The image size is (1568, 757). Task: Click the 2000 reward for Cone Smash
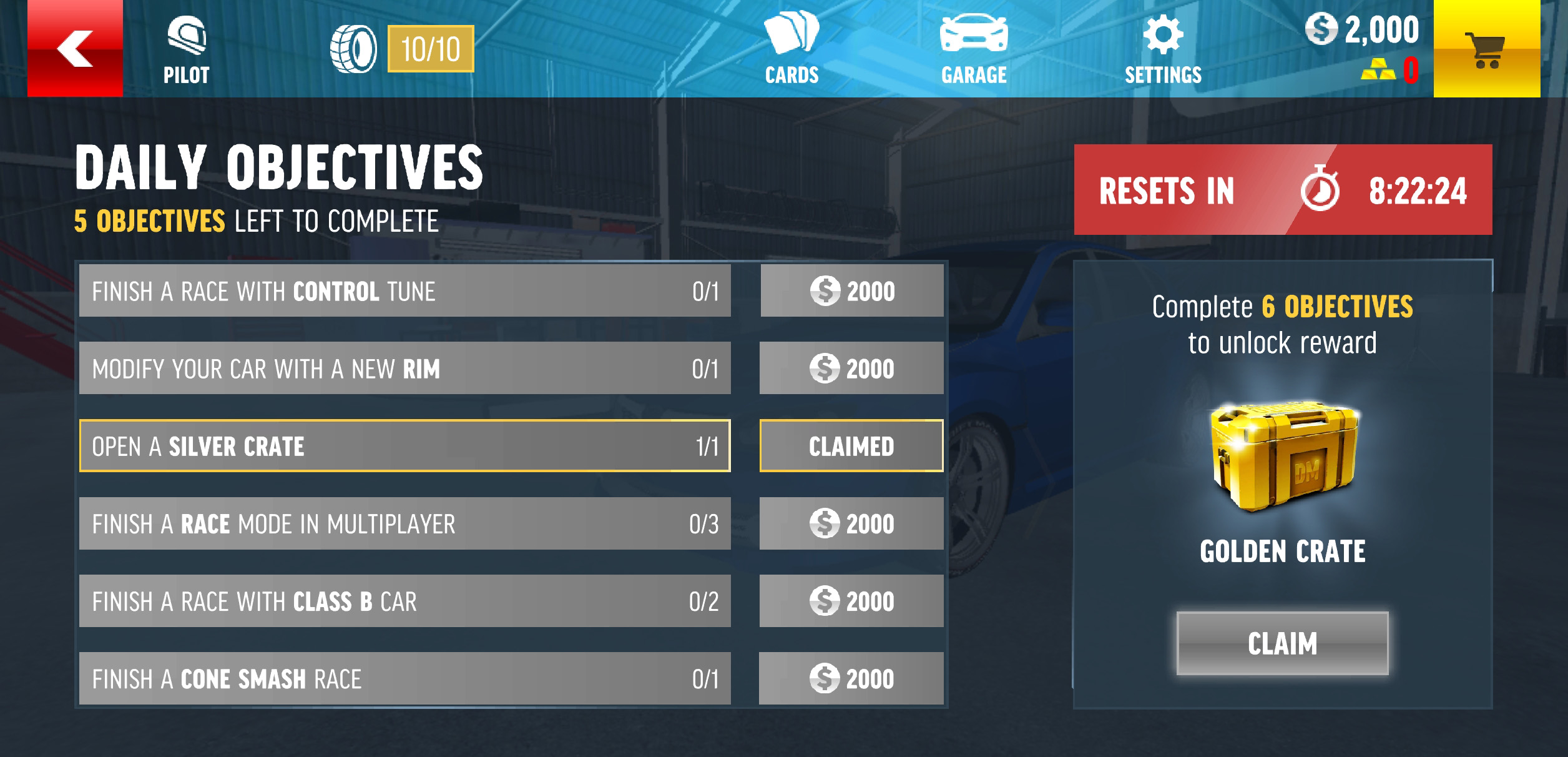pyautogui.click(x=851, y=678)
